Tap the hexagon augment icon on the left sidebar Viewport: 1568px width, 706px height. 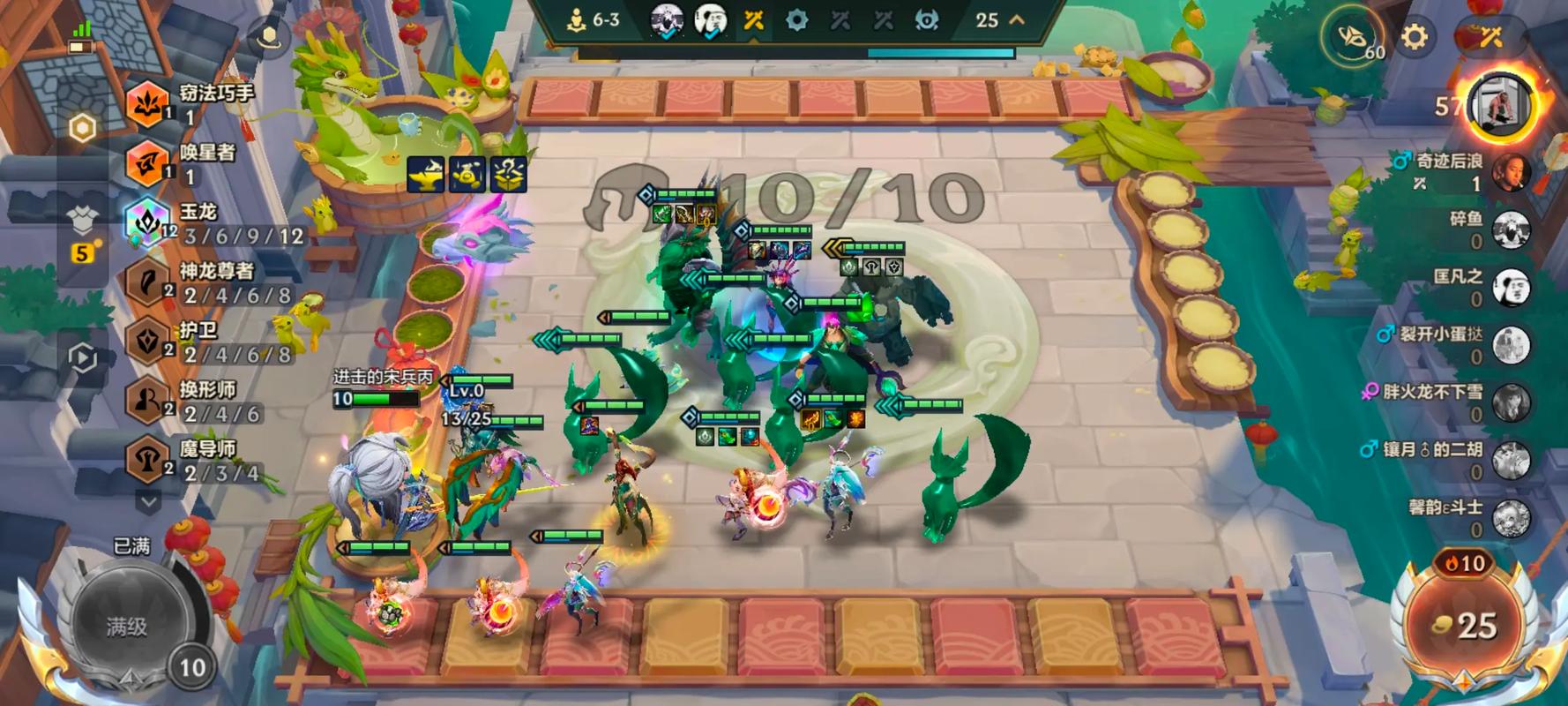[x=82, y=129]
